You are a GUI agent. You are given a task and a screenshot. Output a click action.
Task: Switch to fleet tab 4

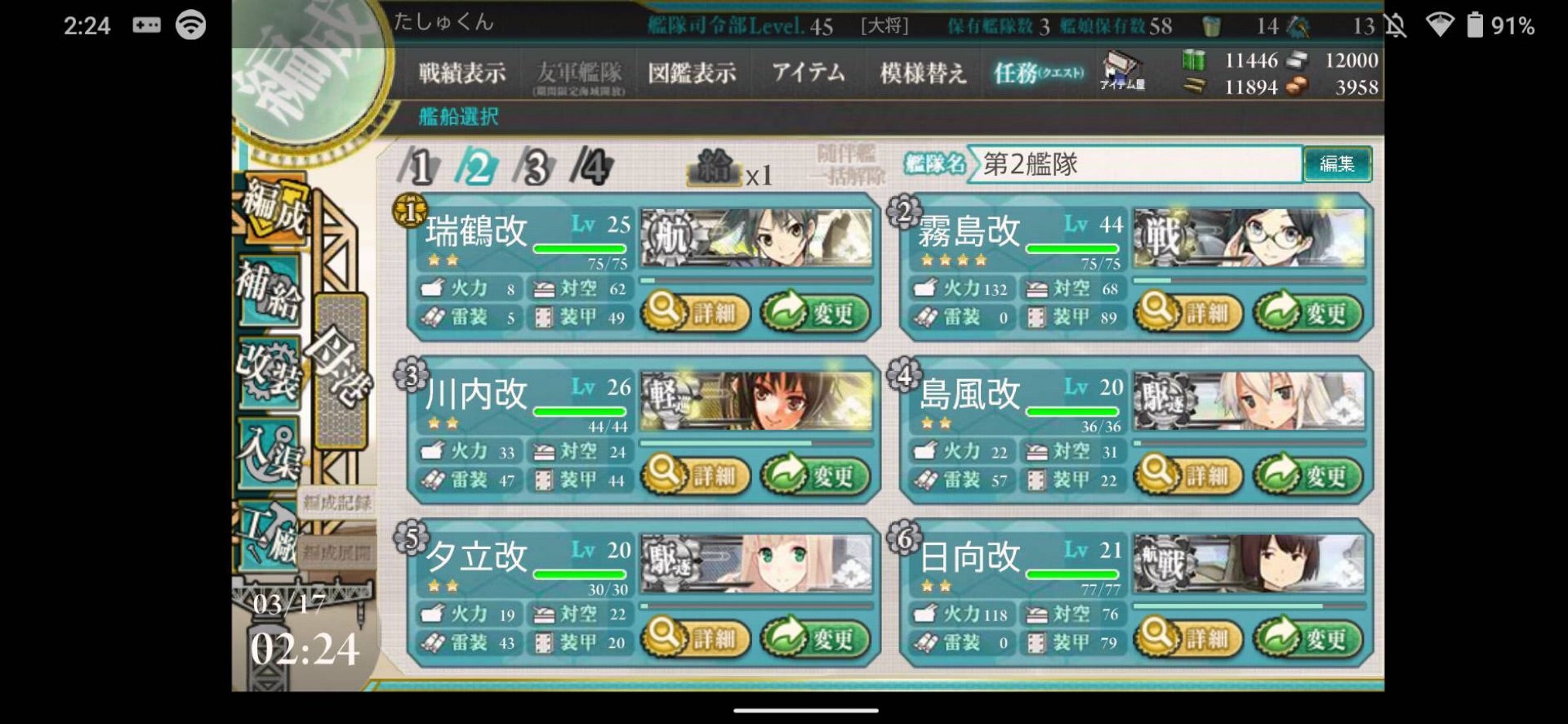pyautogui.click(x=592, y=167)
